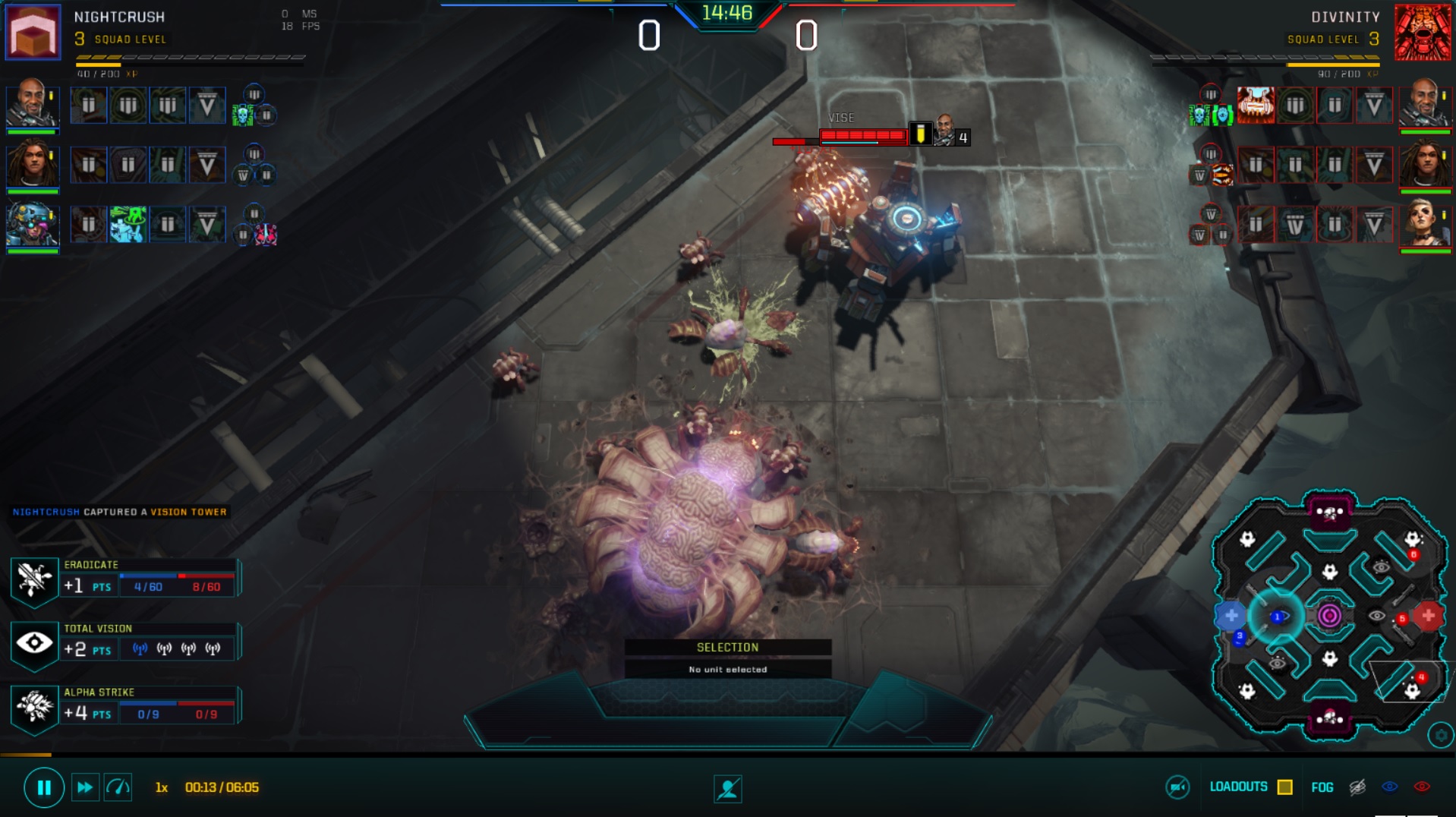The image size is (1456, 817).
Task: Open settings gear beside the minimap
Action: coord(1440,735)
